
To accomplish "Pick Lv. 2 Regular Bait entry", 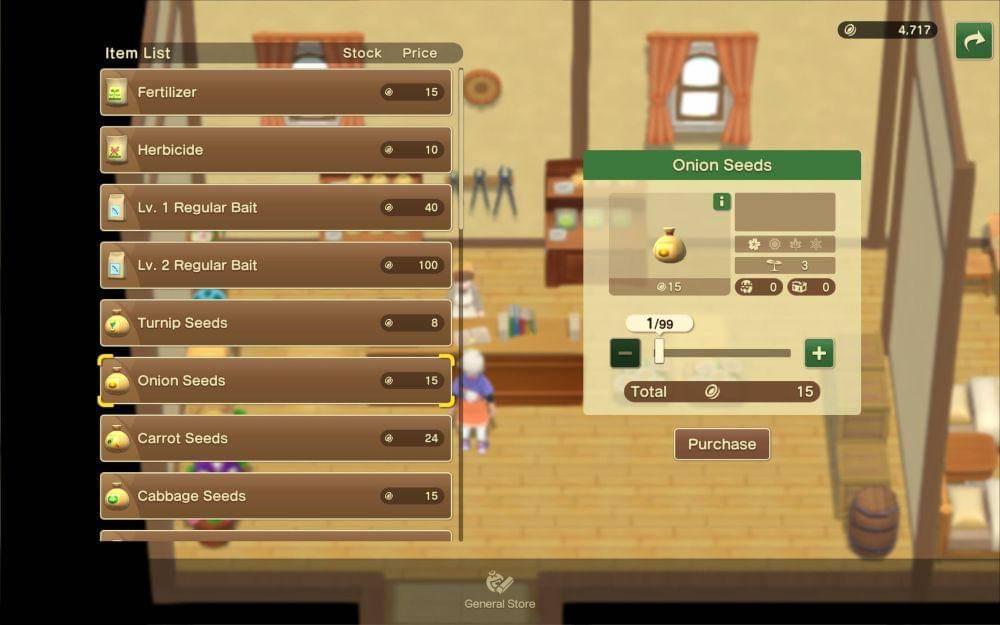I will [x=275, y=265].
